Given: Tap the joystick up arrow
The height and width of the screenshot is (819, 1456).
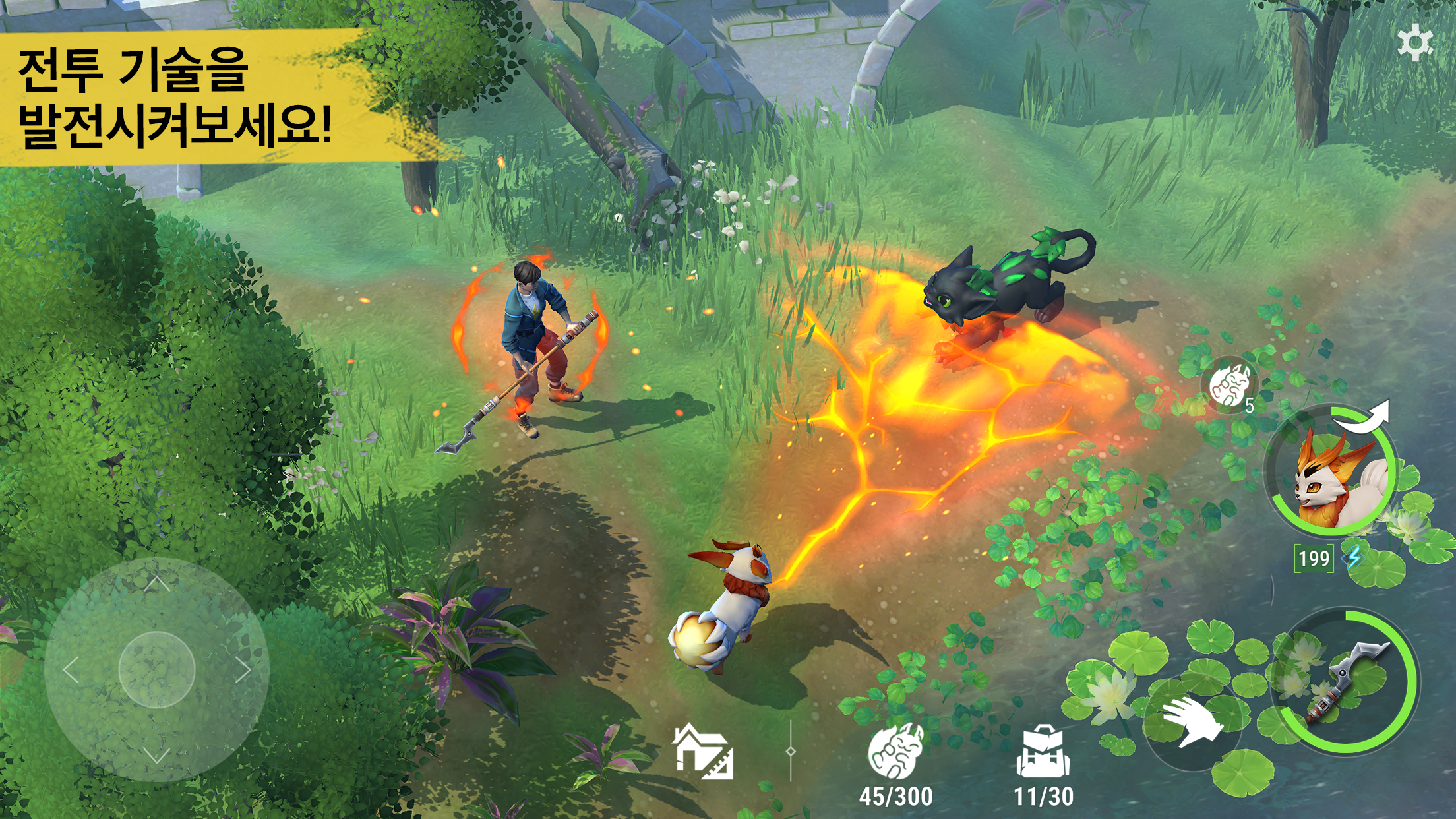Looking at the screenshot, I should tap(156, 584).
